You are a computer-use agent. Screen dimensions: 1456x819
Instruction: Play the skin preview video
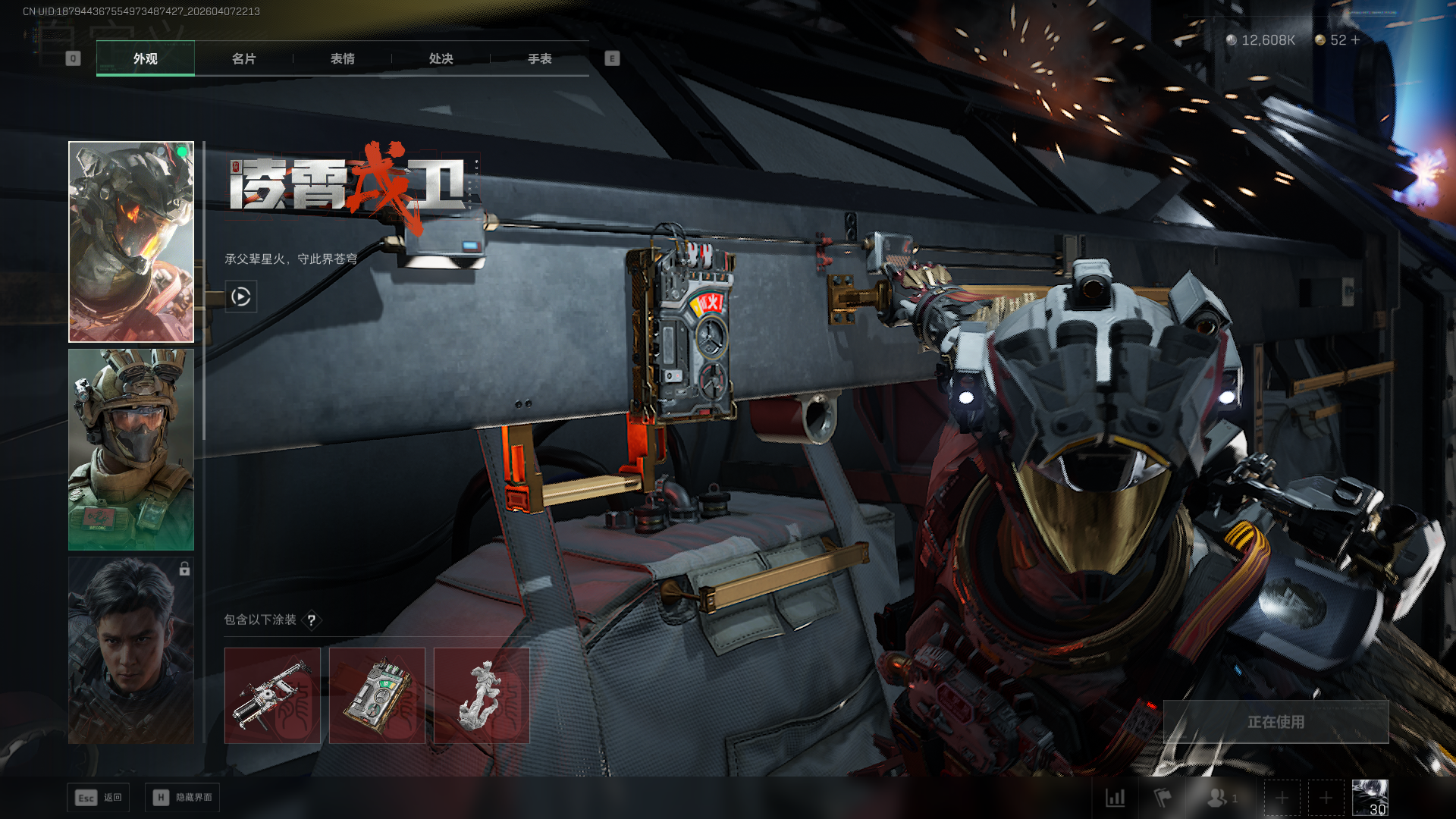(x=241, y=297)
